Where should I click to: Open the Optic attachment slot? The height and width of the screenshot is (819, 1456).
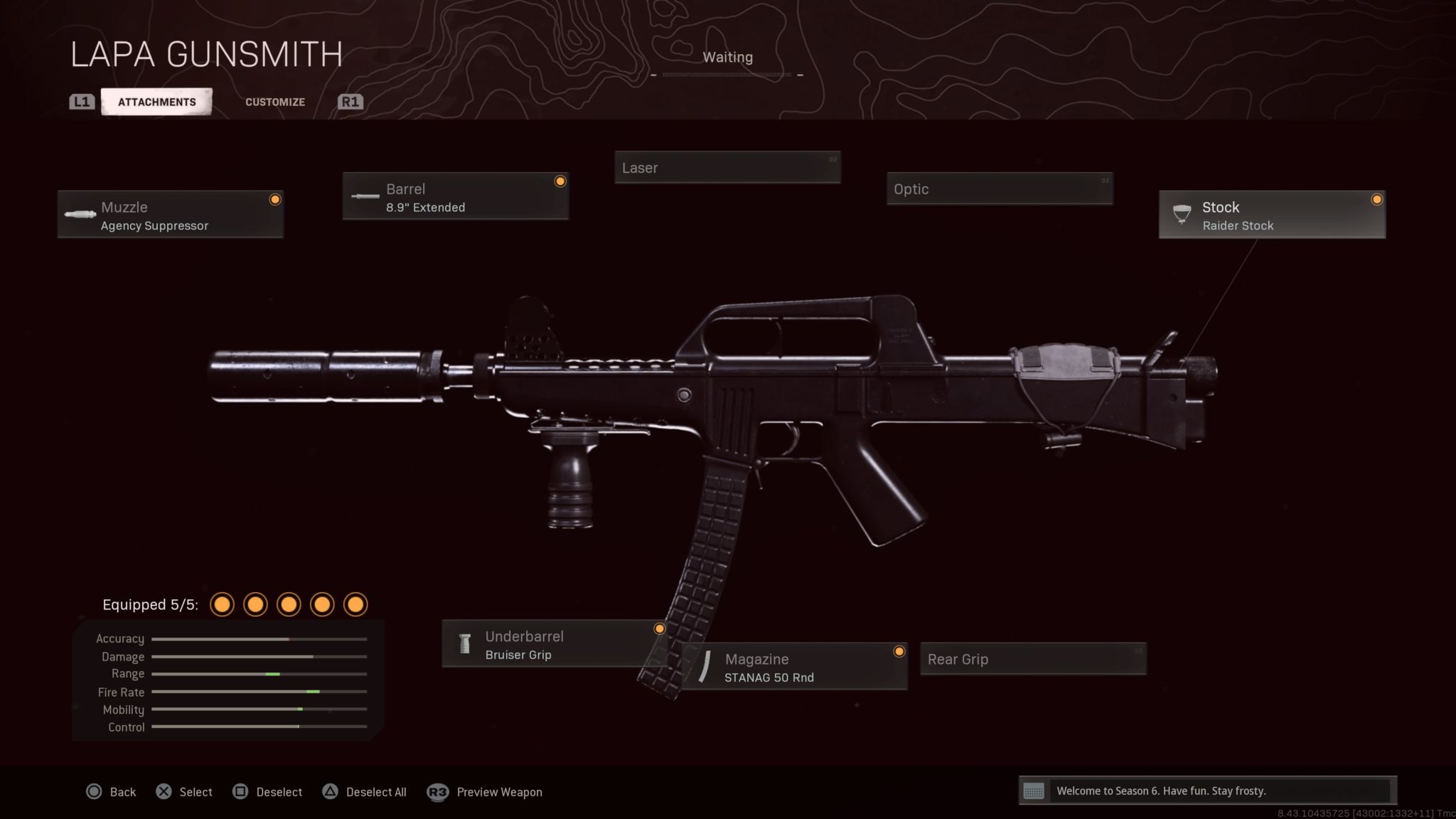[x=999, y=189]
